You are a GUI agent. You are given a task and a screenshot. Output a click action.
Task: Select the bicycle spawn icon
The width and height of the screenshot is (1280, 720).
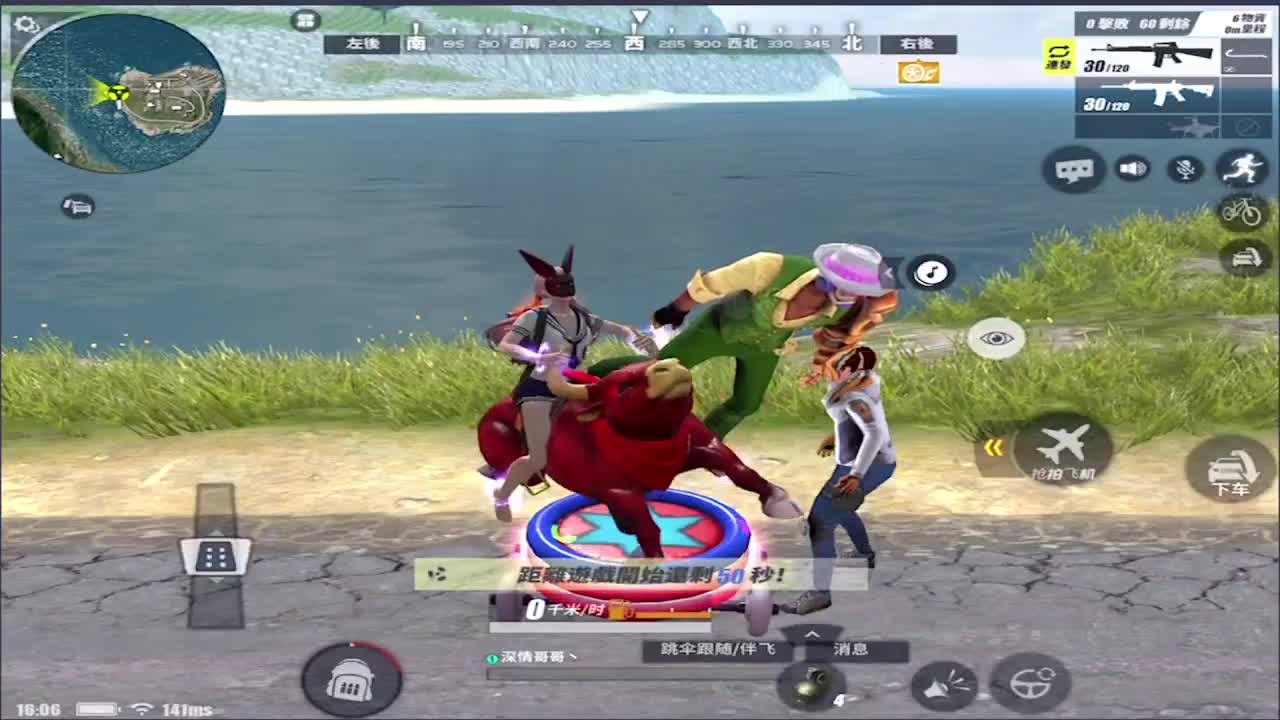coord(1244,213)
